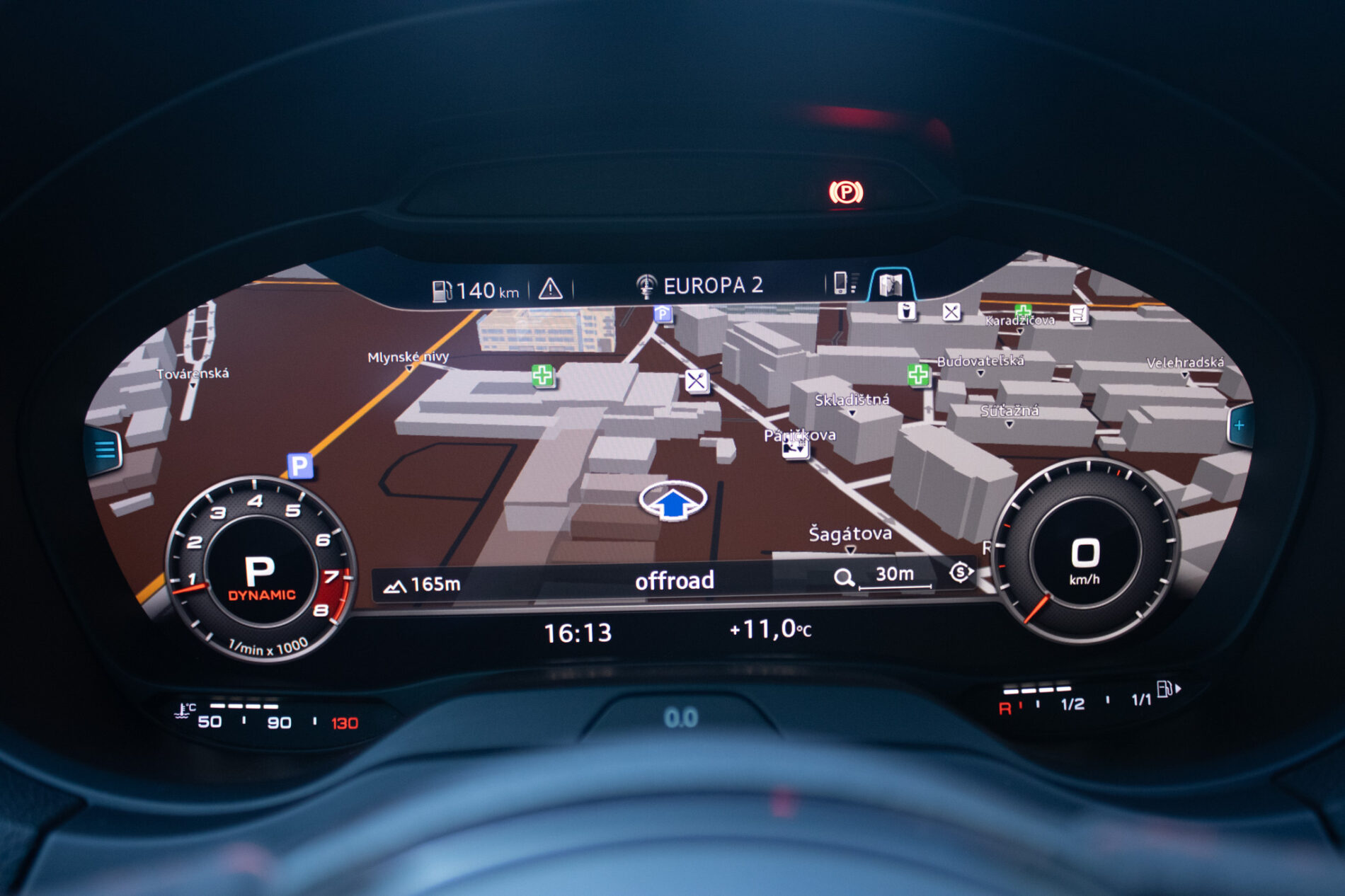Toggle the map orientation compass icon
Screen dimensions: 1345x896
pos(960,572)
